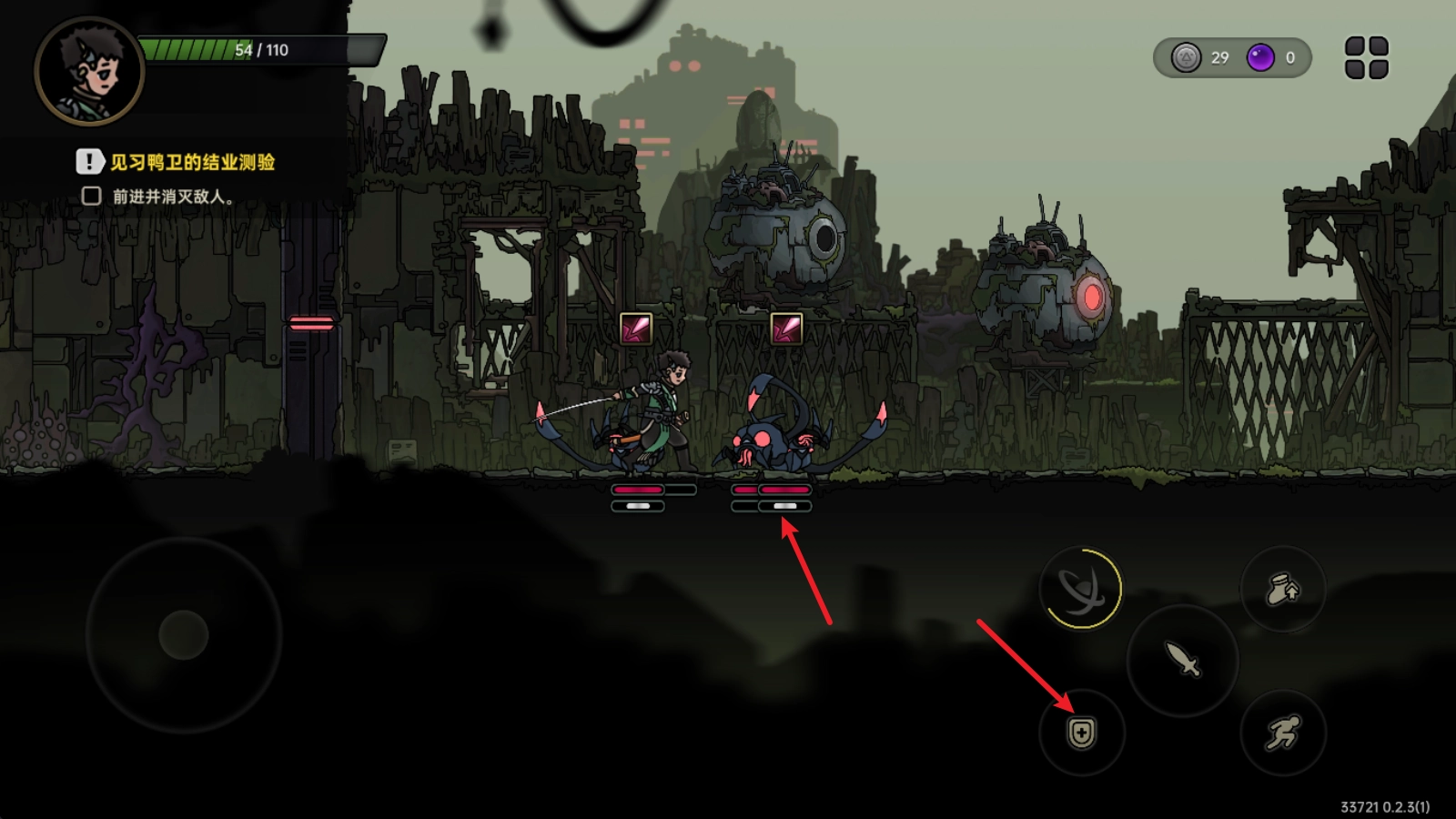The image size is (1456, 819).
Task: Tap the purple orb currency counter
Action: click(x=1272, y=58)
